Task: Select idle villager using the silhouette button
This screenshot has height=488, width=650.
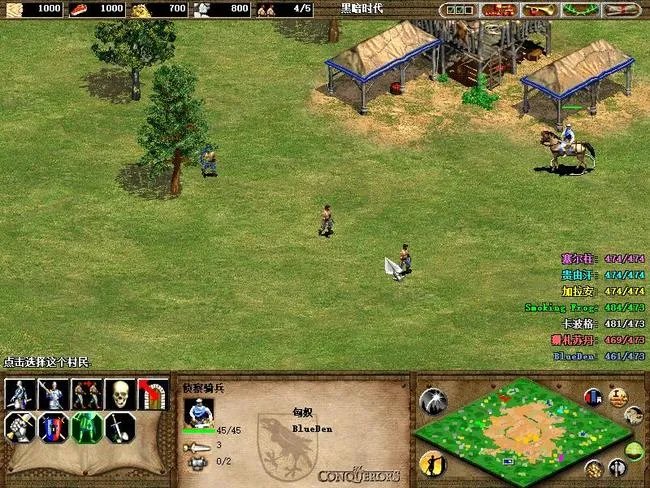Action: (433, 463)
